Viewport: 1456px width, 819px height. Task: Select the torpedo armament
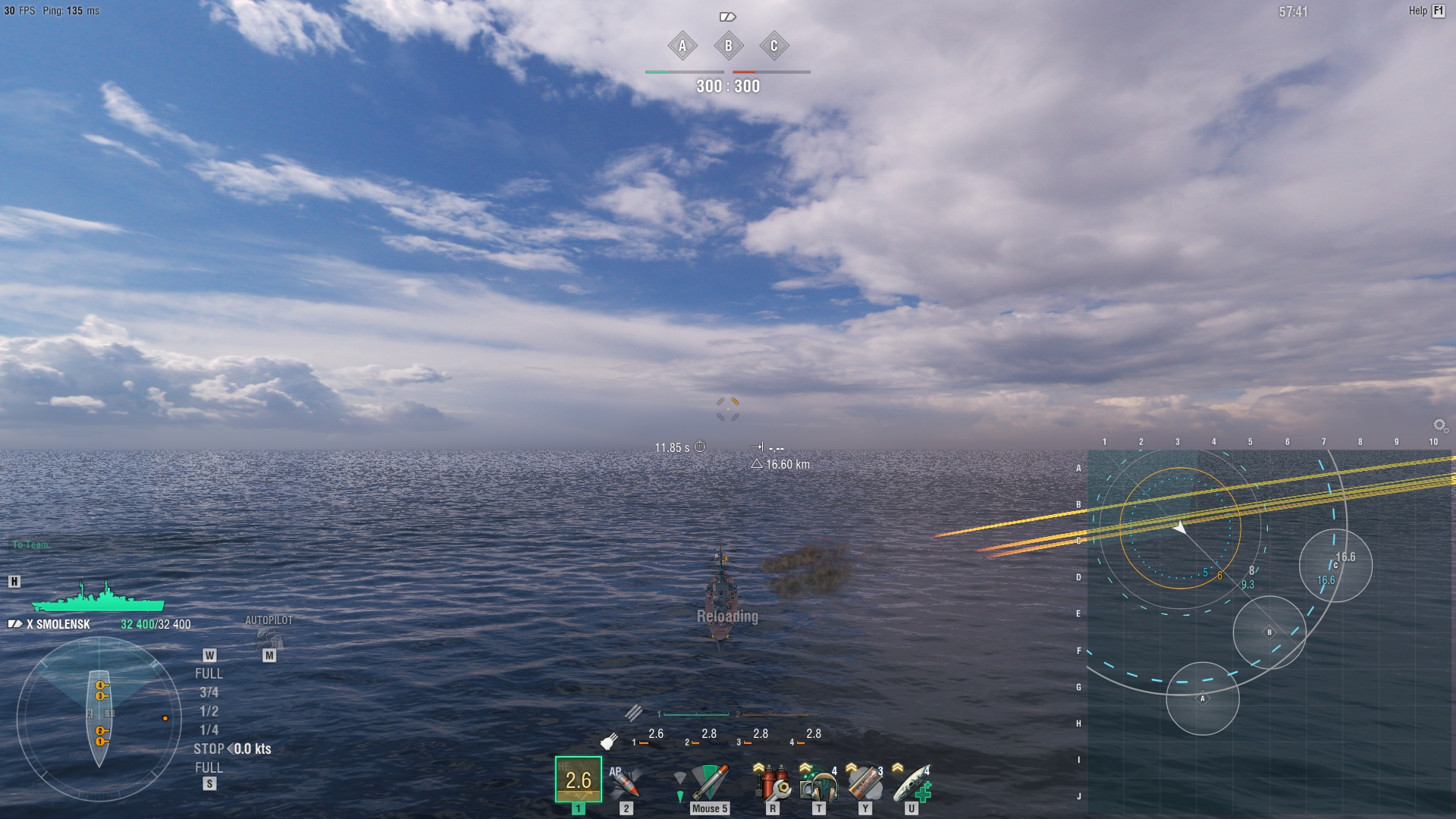pyautogui.click(x=709, y=781)
